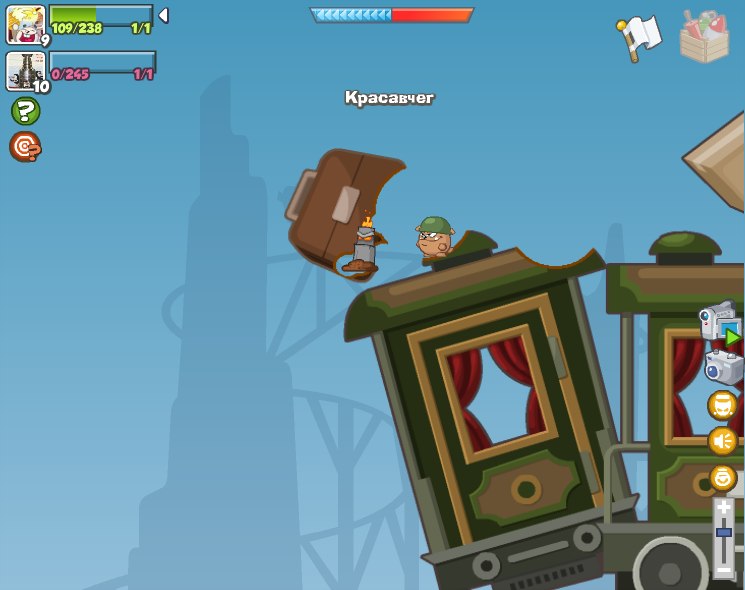745x590 pixels.
Task: Click the orange target hint icon
Action: coord(25,147)
